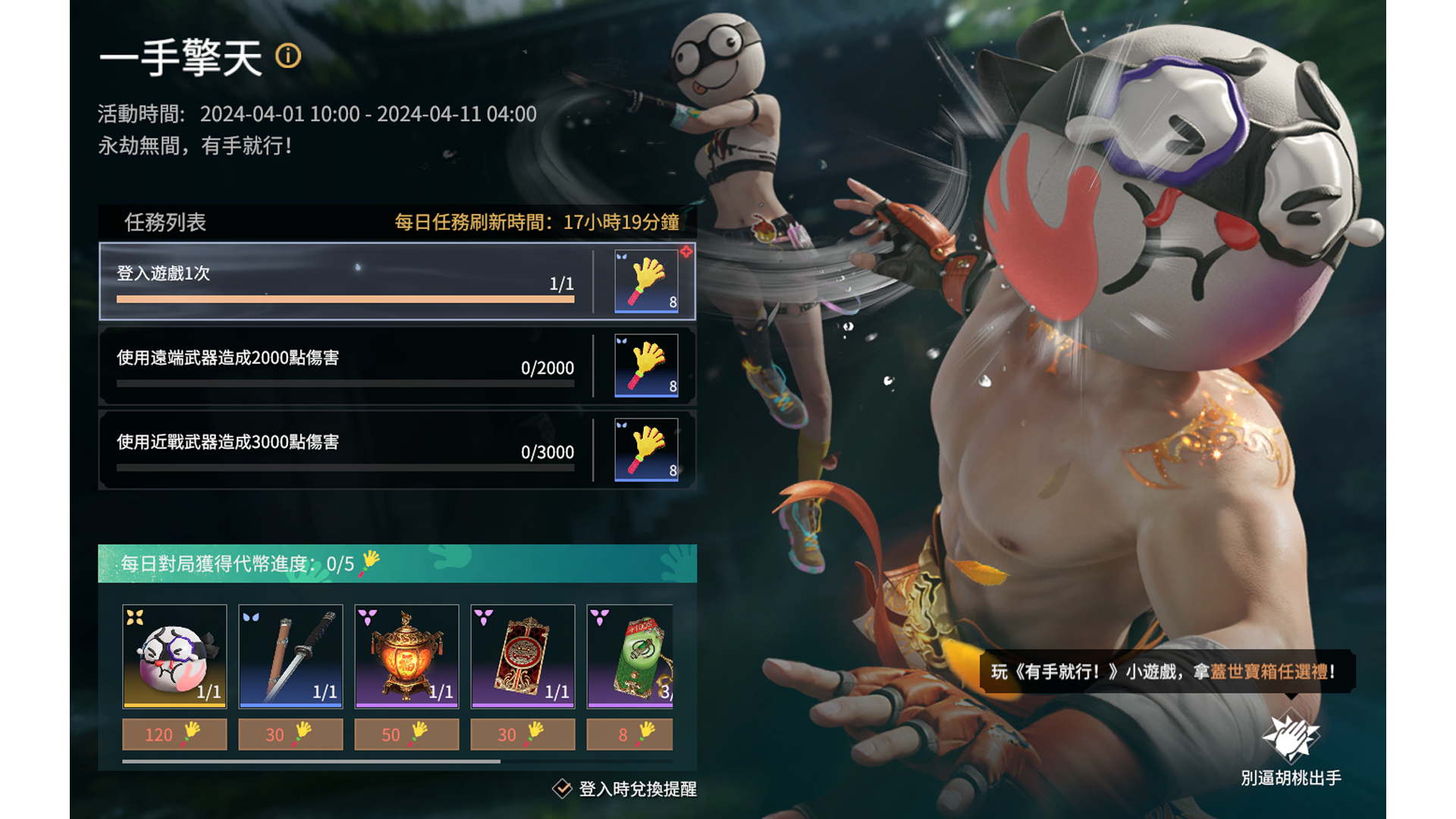Click the golden lantern item thumbnail
This screenshot has height=819, width=1456.
coord(406,657)
